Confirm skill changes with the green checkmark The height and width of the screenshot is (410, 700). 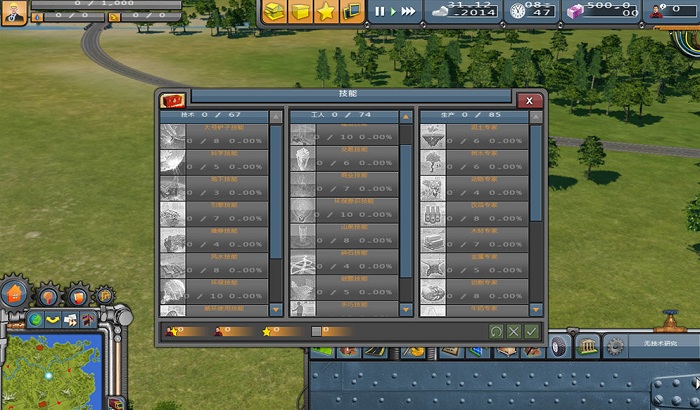pos(531,331)
